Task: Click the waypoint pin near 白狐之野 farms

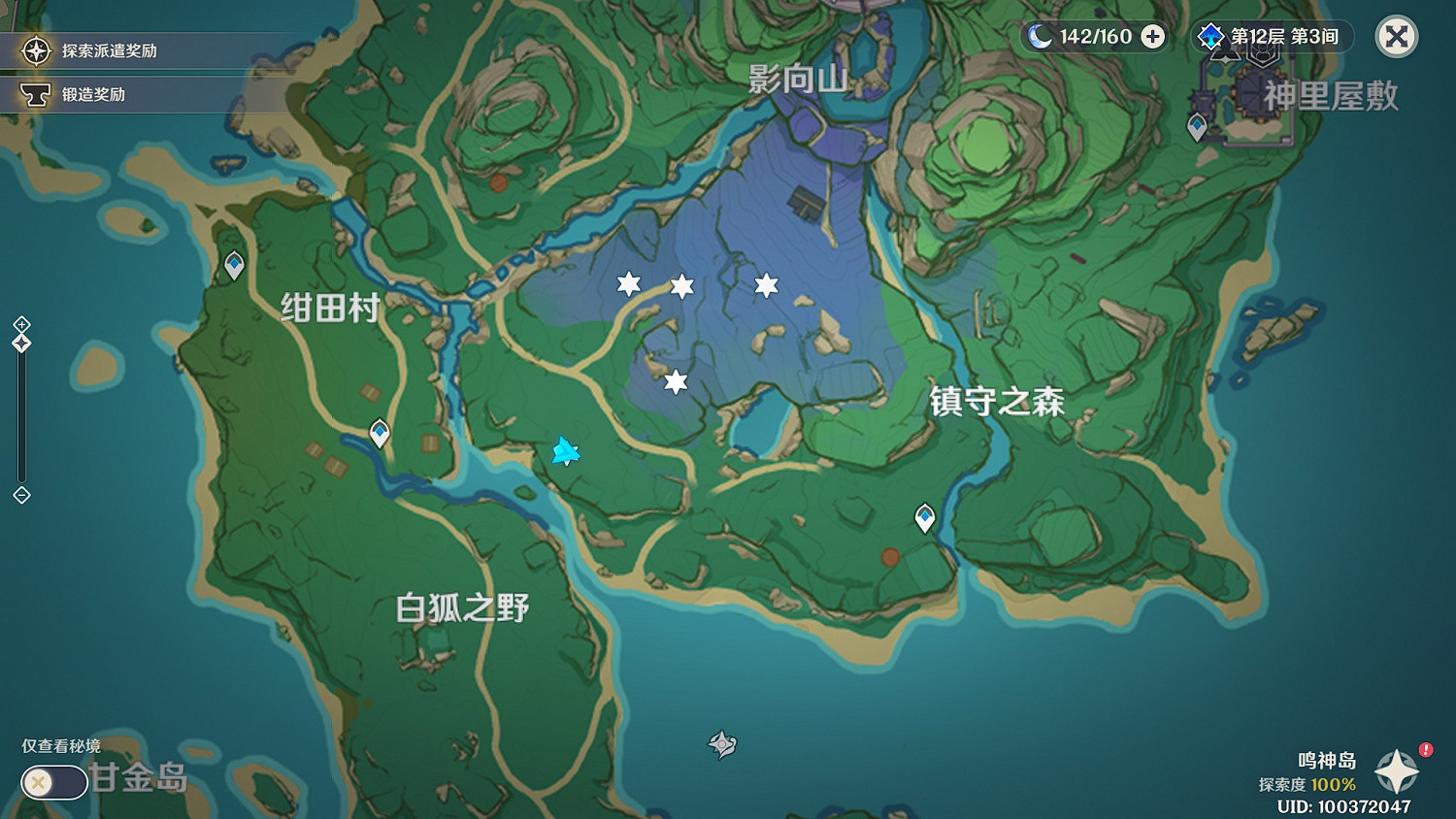Action: [378, 434]
